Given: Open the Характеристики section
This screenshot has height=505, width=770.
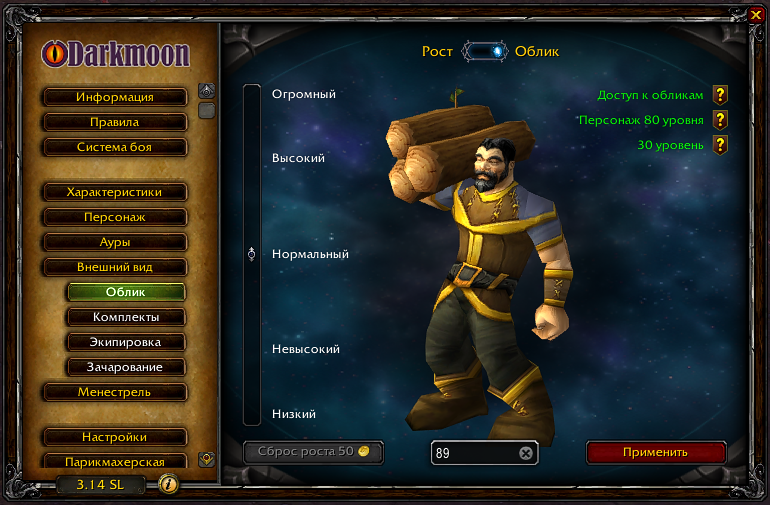Looking at the screenshot, I should 115,192.
